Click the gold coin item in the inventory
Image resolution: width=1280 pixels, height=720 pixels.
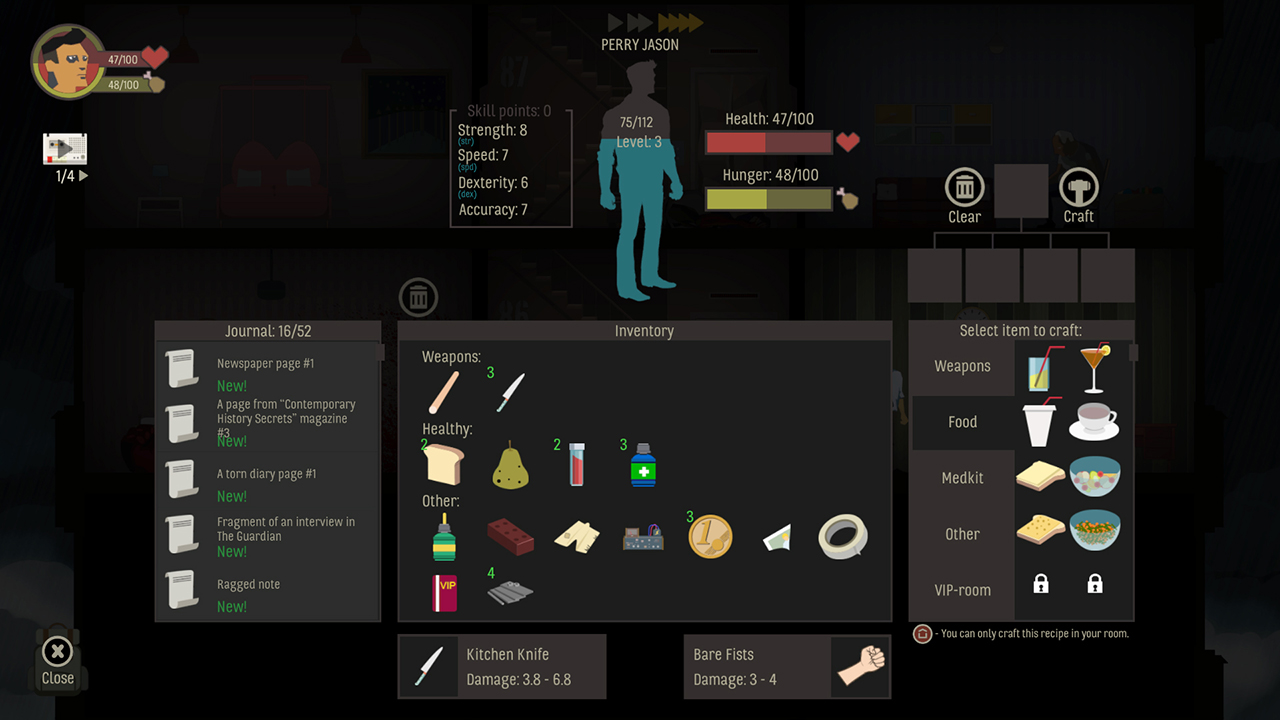(x=710, y=535)
